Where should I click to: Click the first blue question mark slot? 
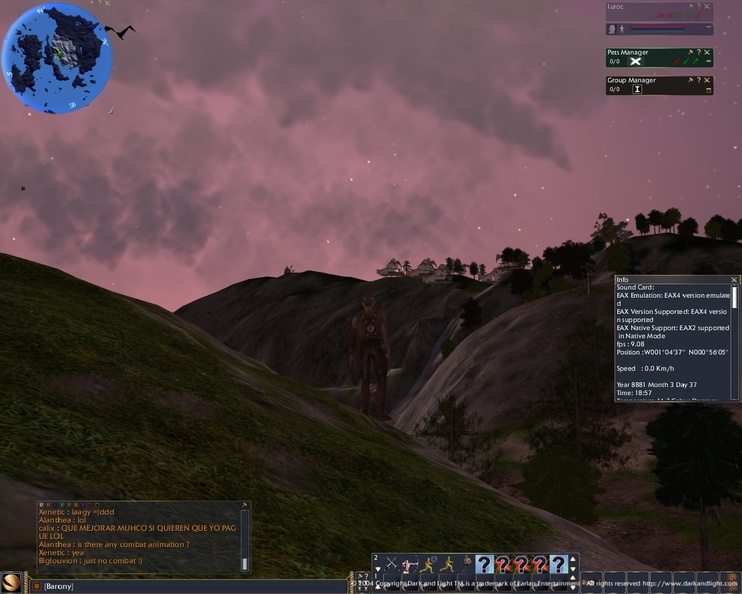484,565
